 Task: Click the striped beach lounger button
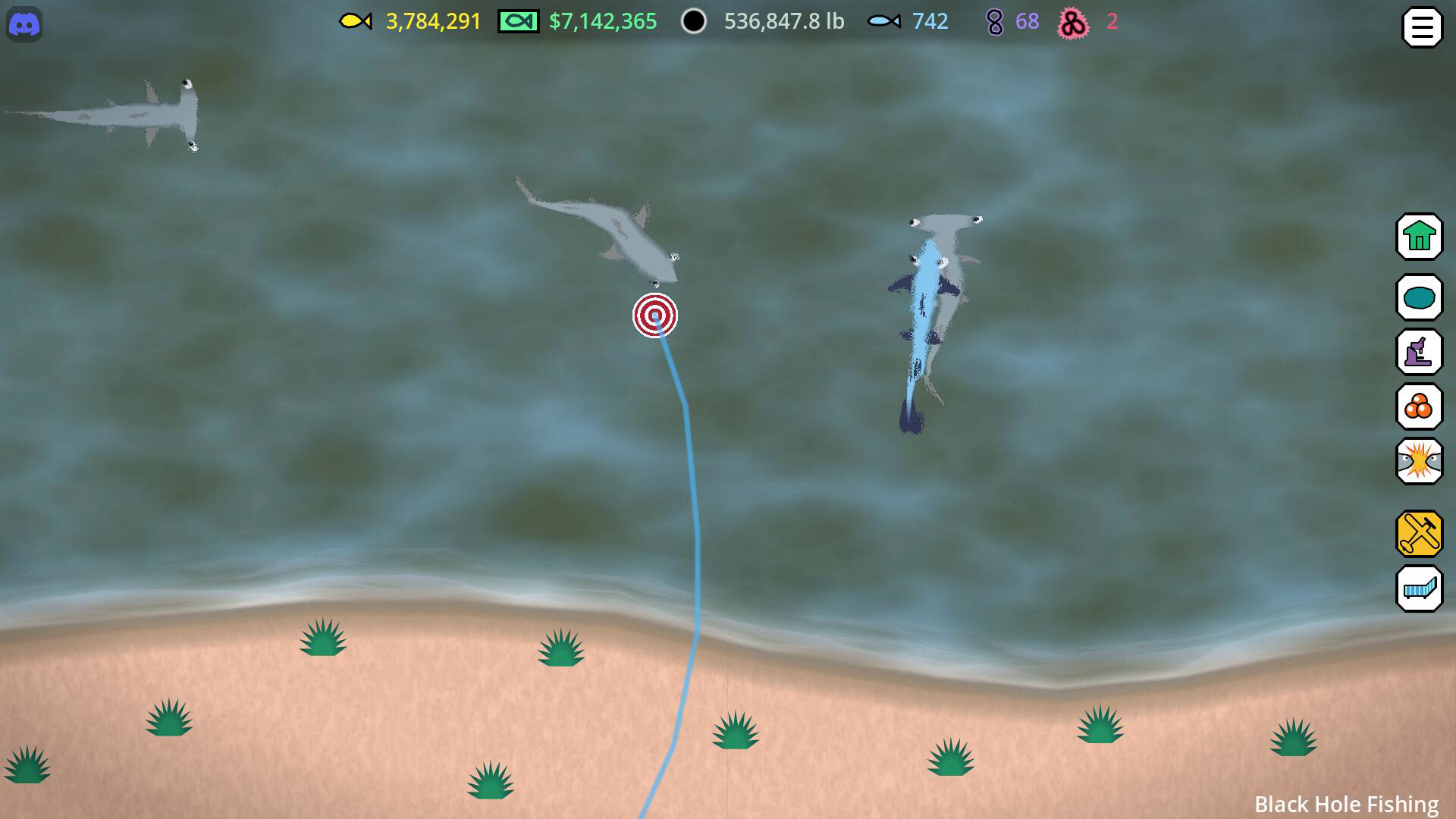click(x=1419, y=589)
